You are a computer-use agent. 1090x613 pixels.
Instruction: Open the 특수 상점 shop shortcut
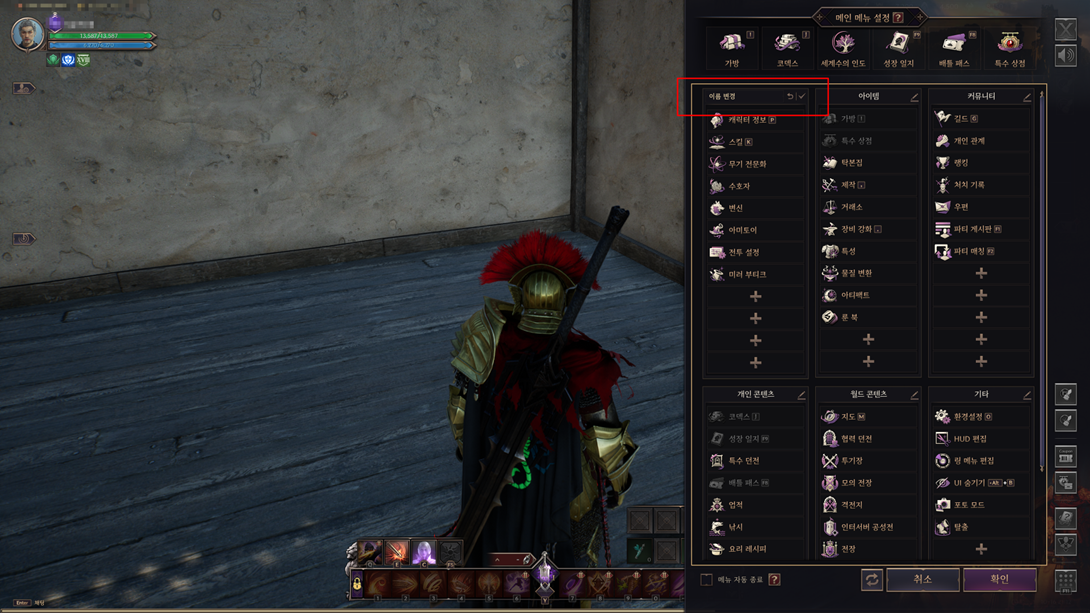tap(1009, 47)
